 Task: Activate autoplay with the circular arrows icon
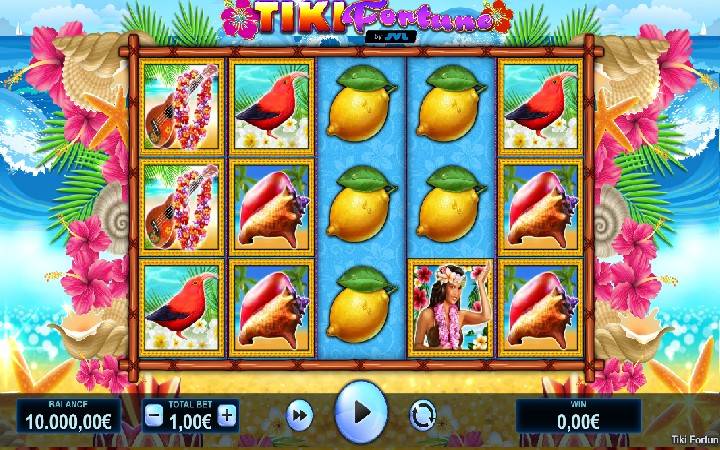(422, 414)
